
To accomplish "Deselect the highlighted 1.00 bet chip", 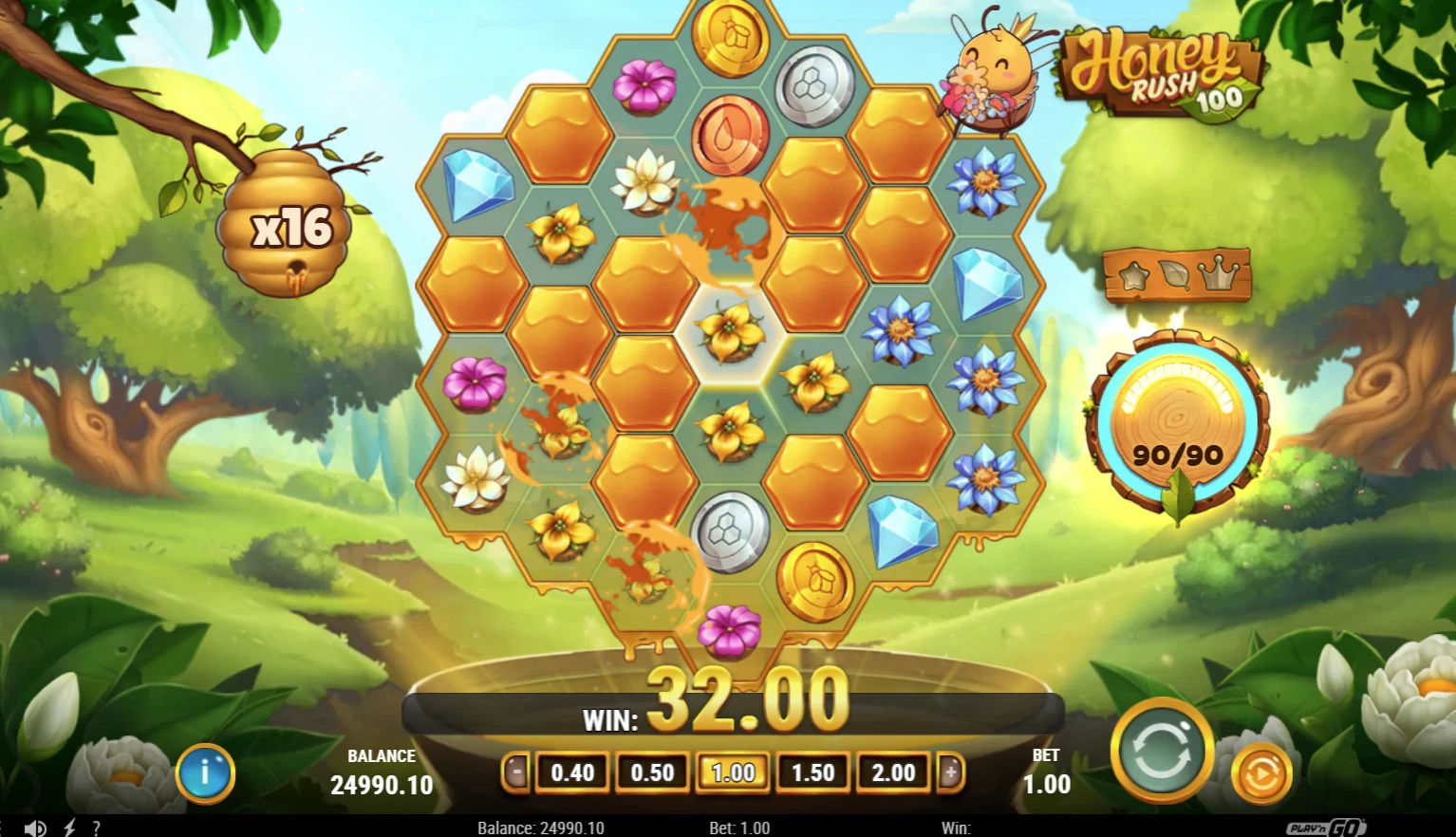I will pyautogui.click(x=732, y=772).
